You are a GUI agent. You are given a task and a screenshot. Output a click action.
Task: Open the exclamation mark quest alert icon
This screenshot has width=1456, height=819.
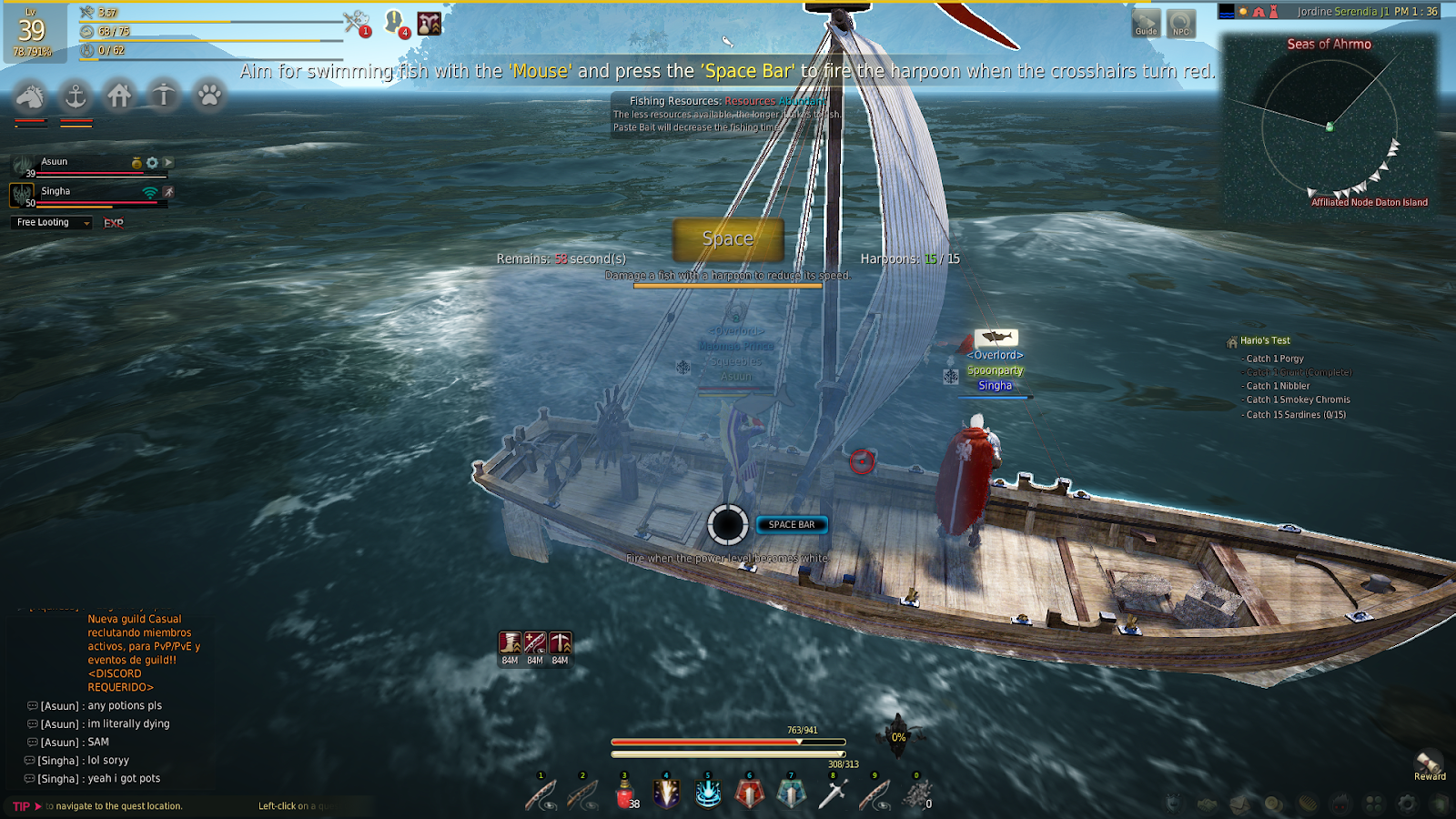pyautogui.click(x=395, y=22)
